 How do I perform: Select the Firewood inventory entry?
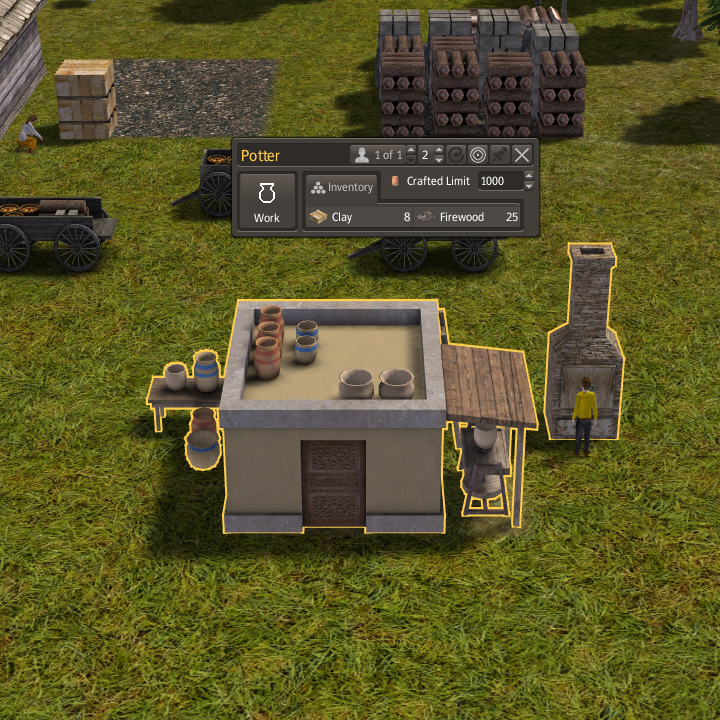[x=468, y=216]
